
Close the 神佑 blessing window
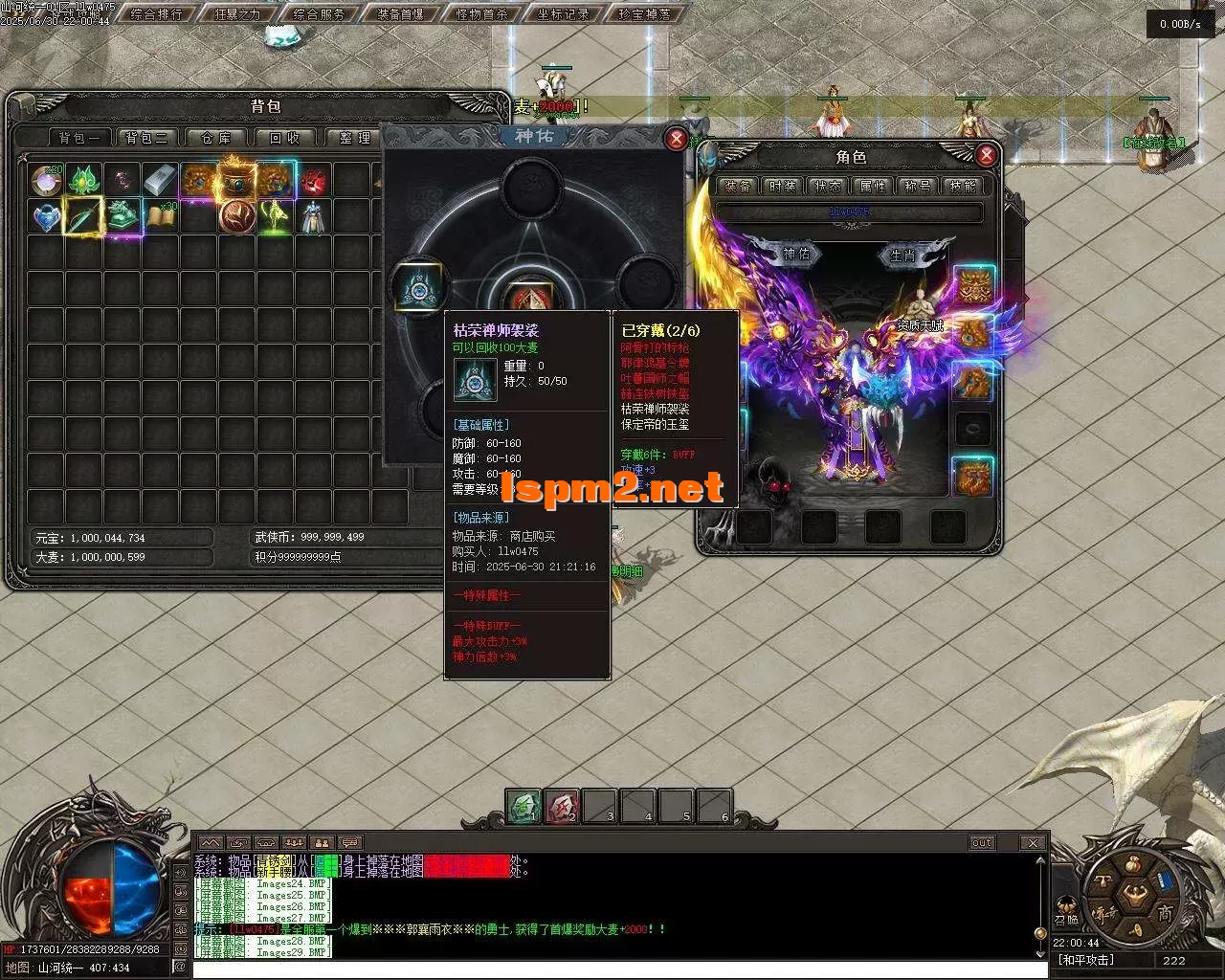coord(676,139)
